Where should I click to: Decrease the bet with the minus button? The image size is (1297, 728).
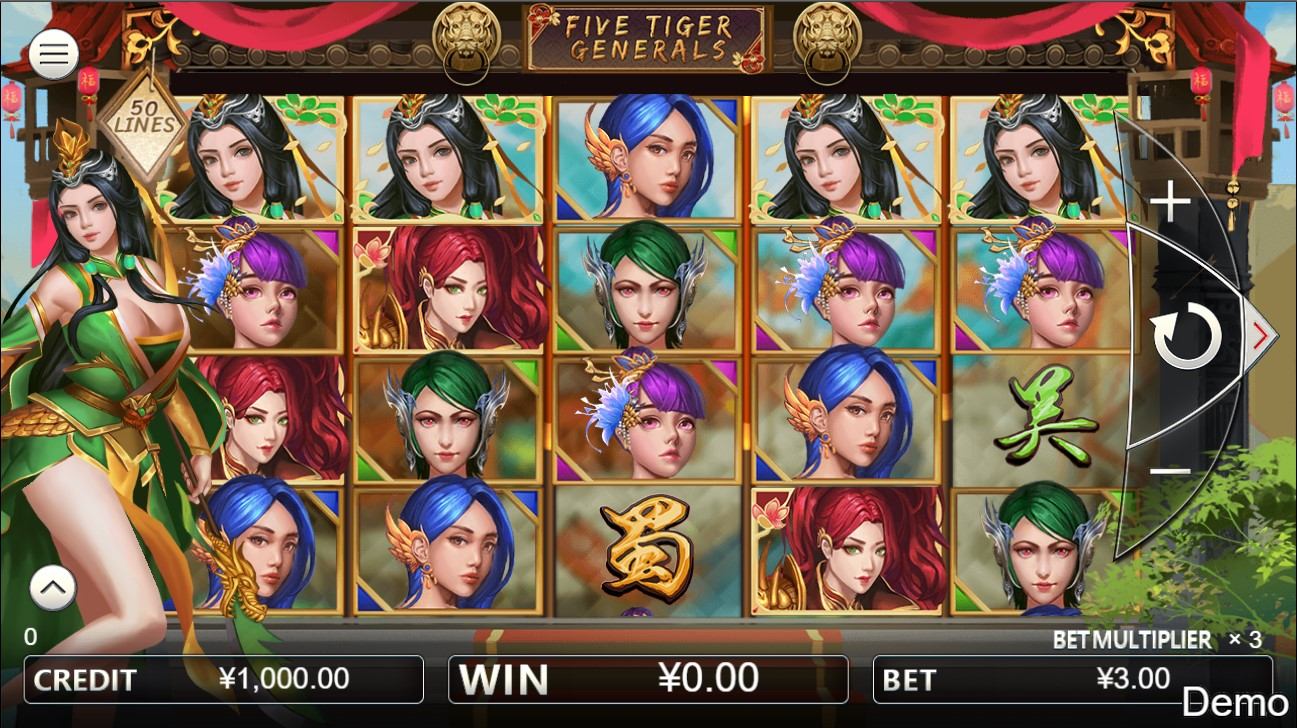click(1170, 471)
